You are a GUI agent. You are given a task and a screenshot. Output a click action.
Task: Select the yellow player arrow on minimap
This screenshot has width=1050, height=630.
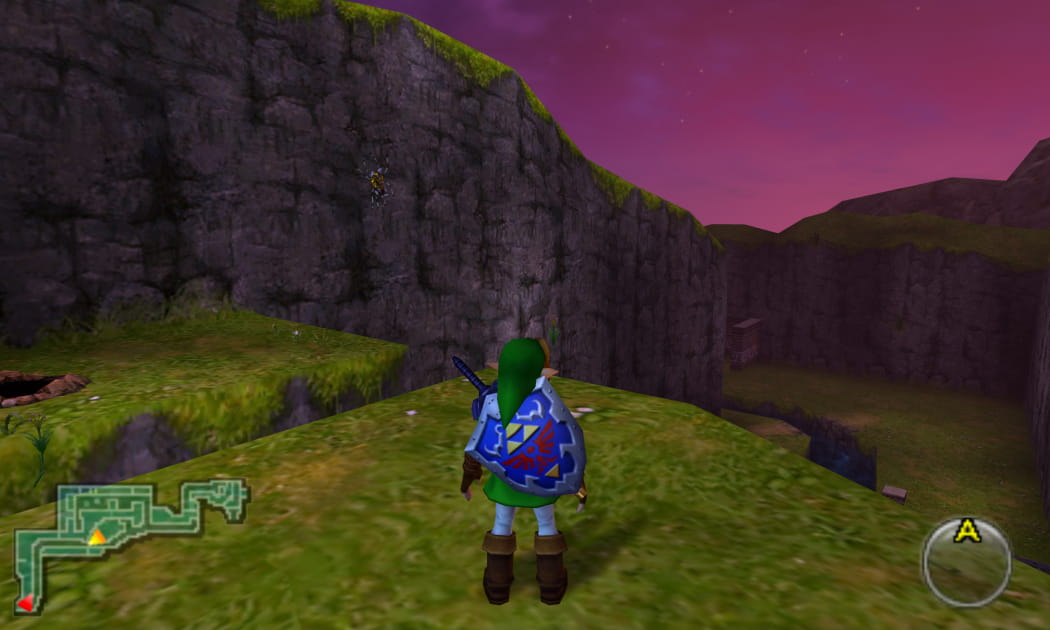(x=97, y=538)
